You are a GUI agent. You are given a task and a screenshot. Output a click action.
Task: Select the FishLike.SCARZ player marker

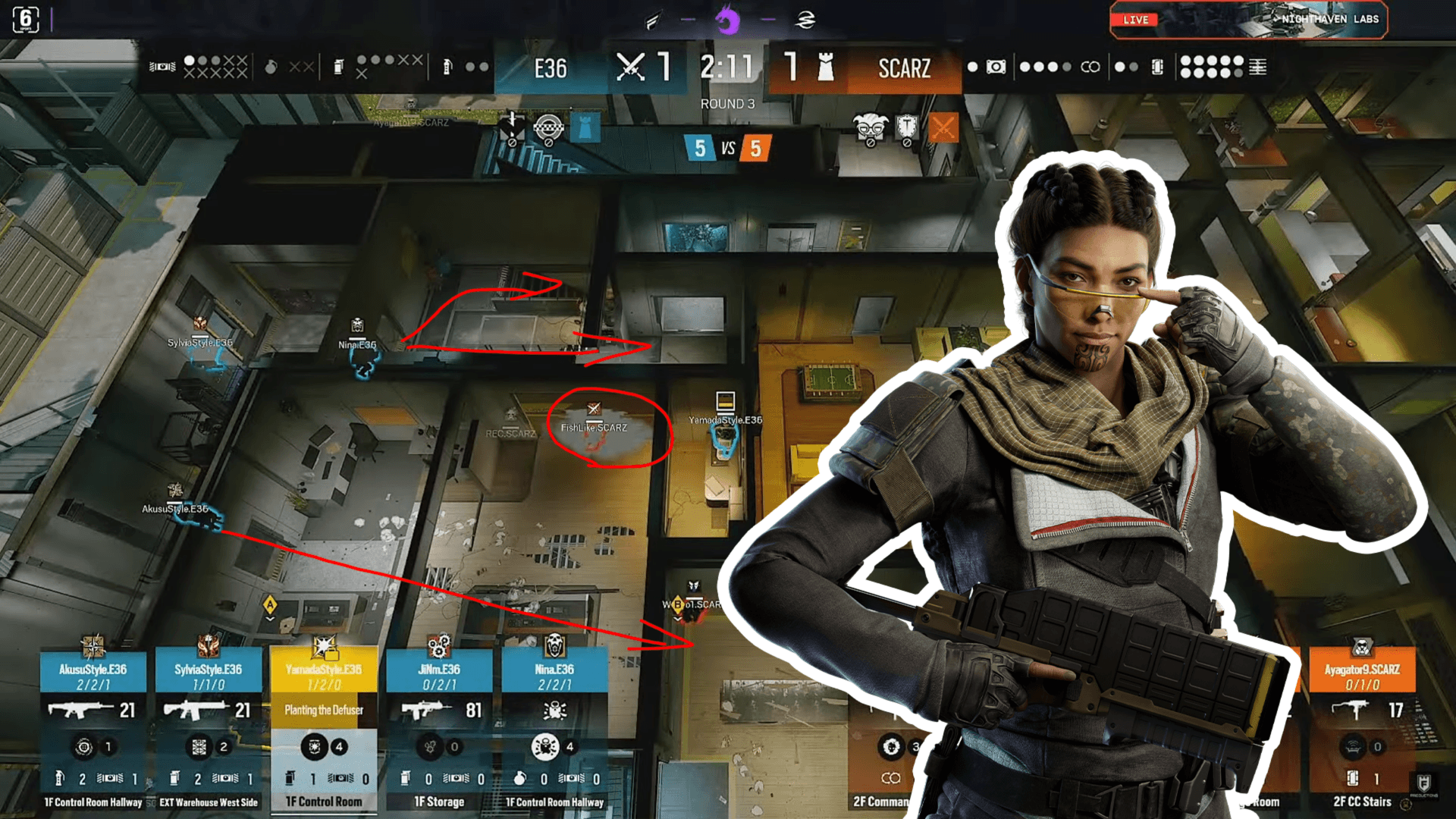[595, 426]
